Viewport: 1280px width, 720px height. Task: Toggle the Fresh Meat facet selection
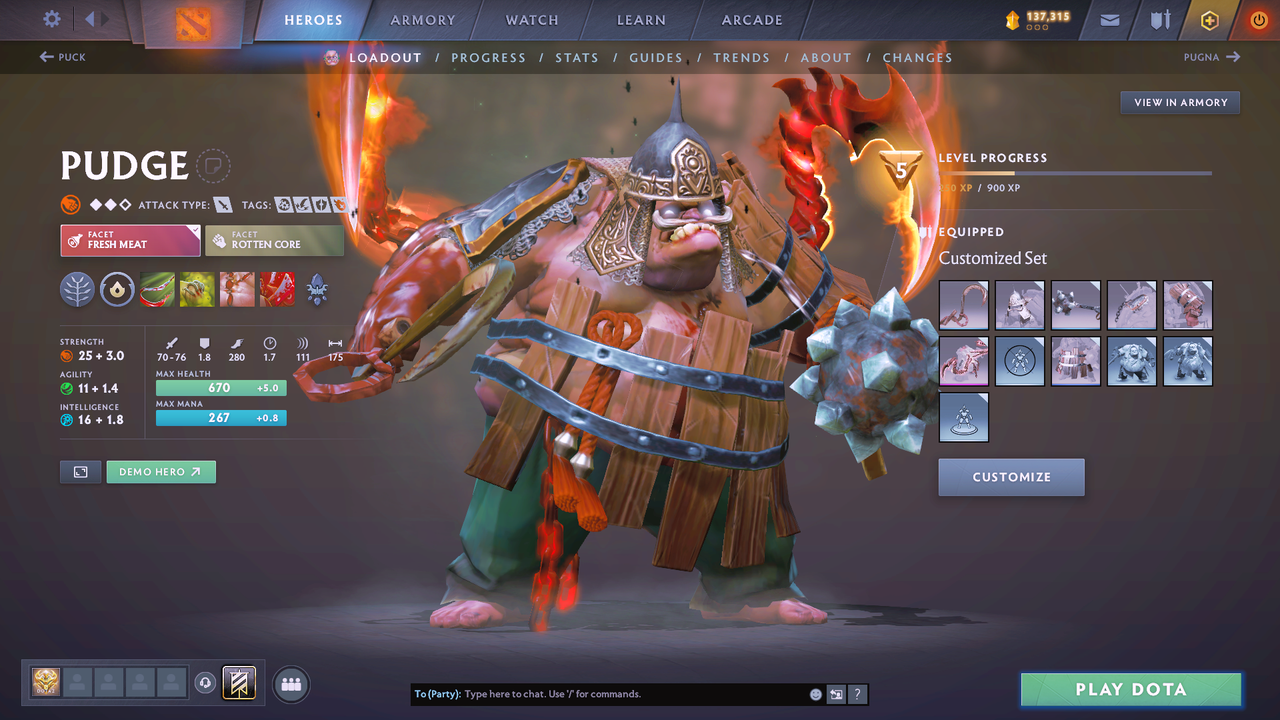point(130,240)
